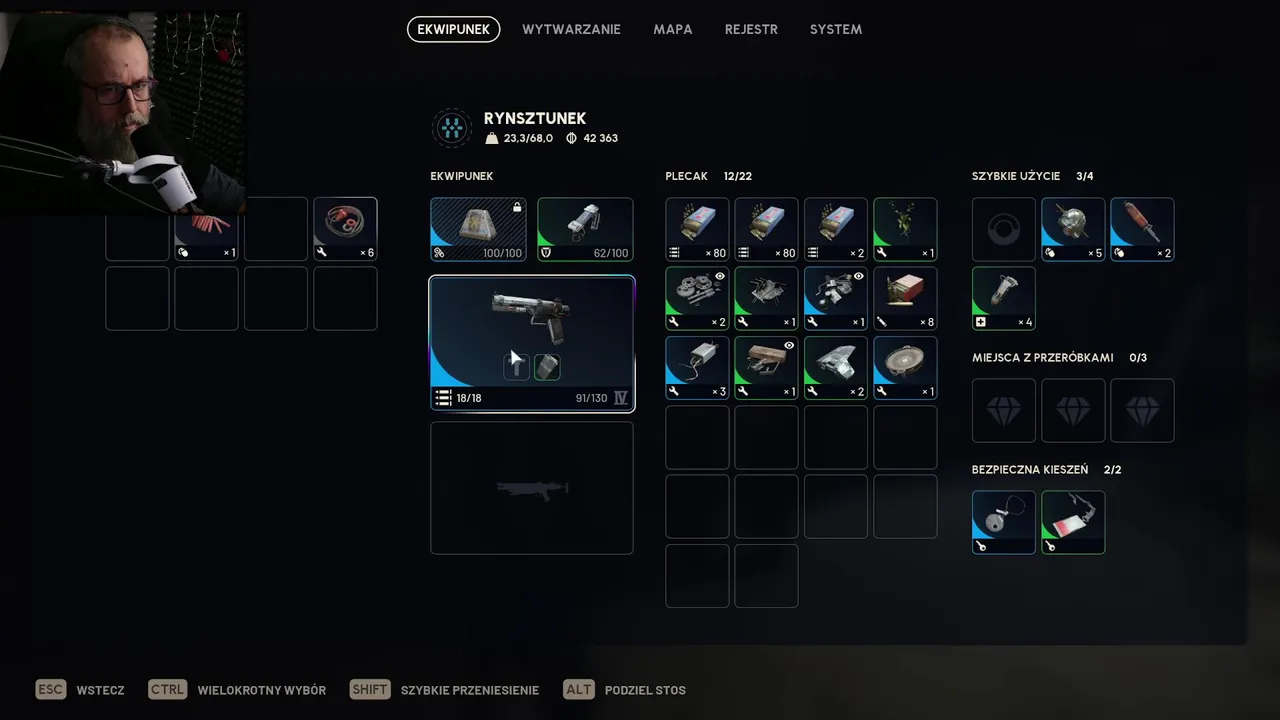Go to the Rejestr tab
This screenshot has width=1280, height=720.
pos(751,29)
